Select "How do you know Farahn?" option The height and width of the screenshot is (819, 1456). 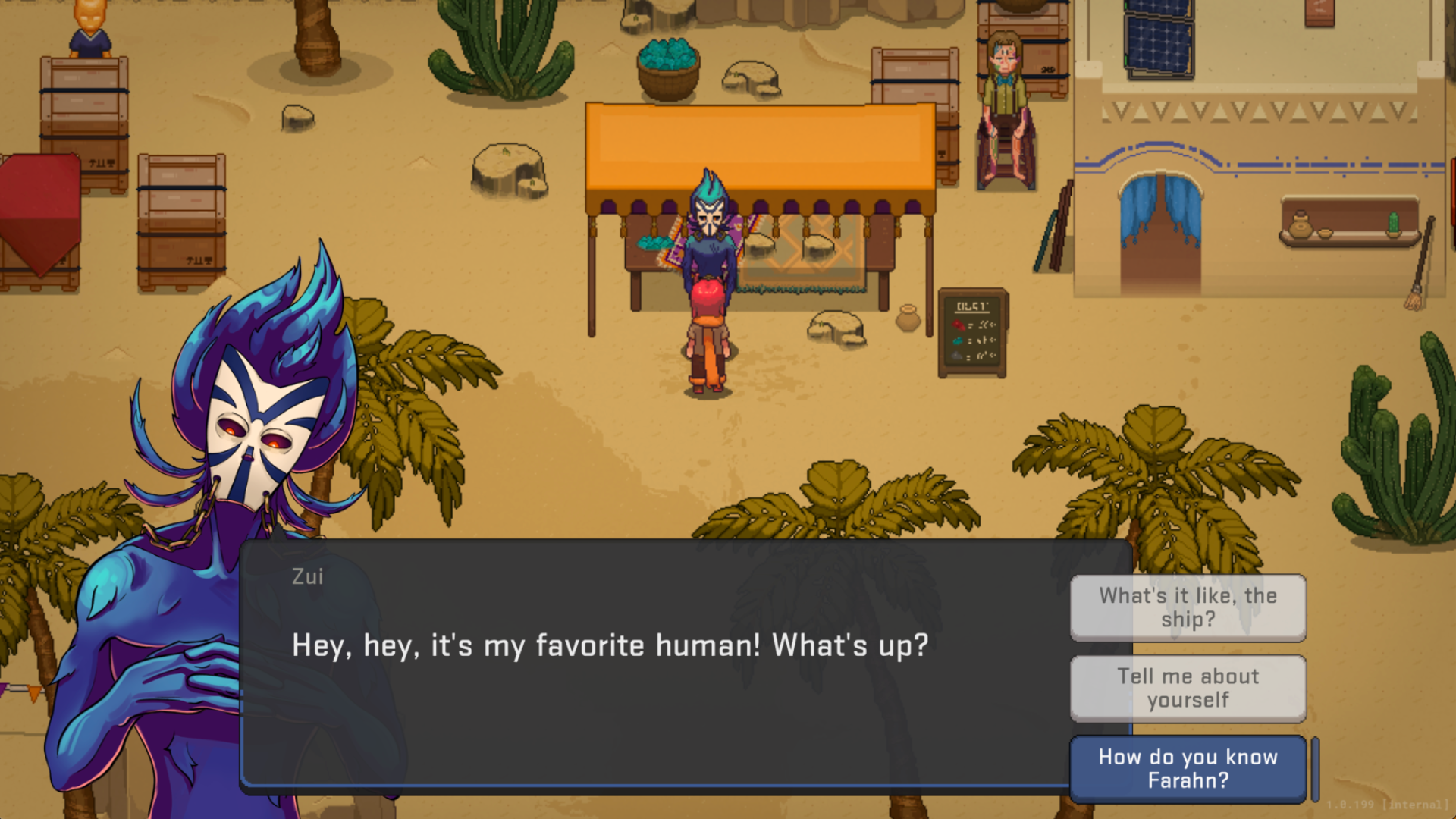1188,769
